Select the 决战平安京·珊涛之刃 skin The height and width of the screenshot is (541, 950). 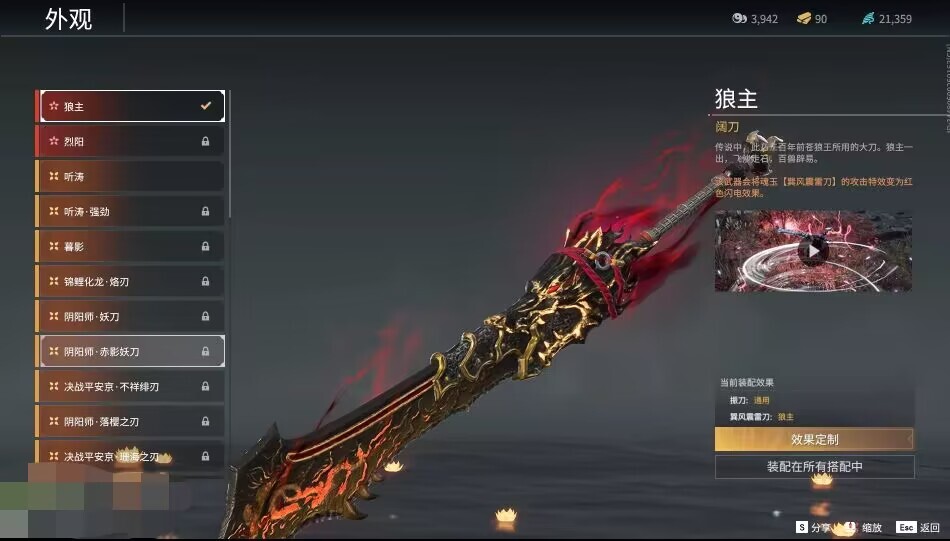tap(130, 456)
